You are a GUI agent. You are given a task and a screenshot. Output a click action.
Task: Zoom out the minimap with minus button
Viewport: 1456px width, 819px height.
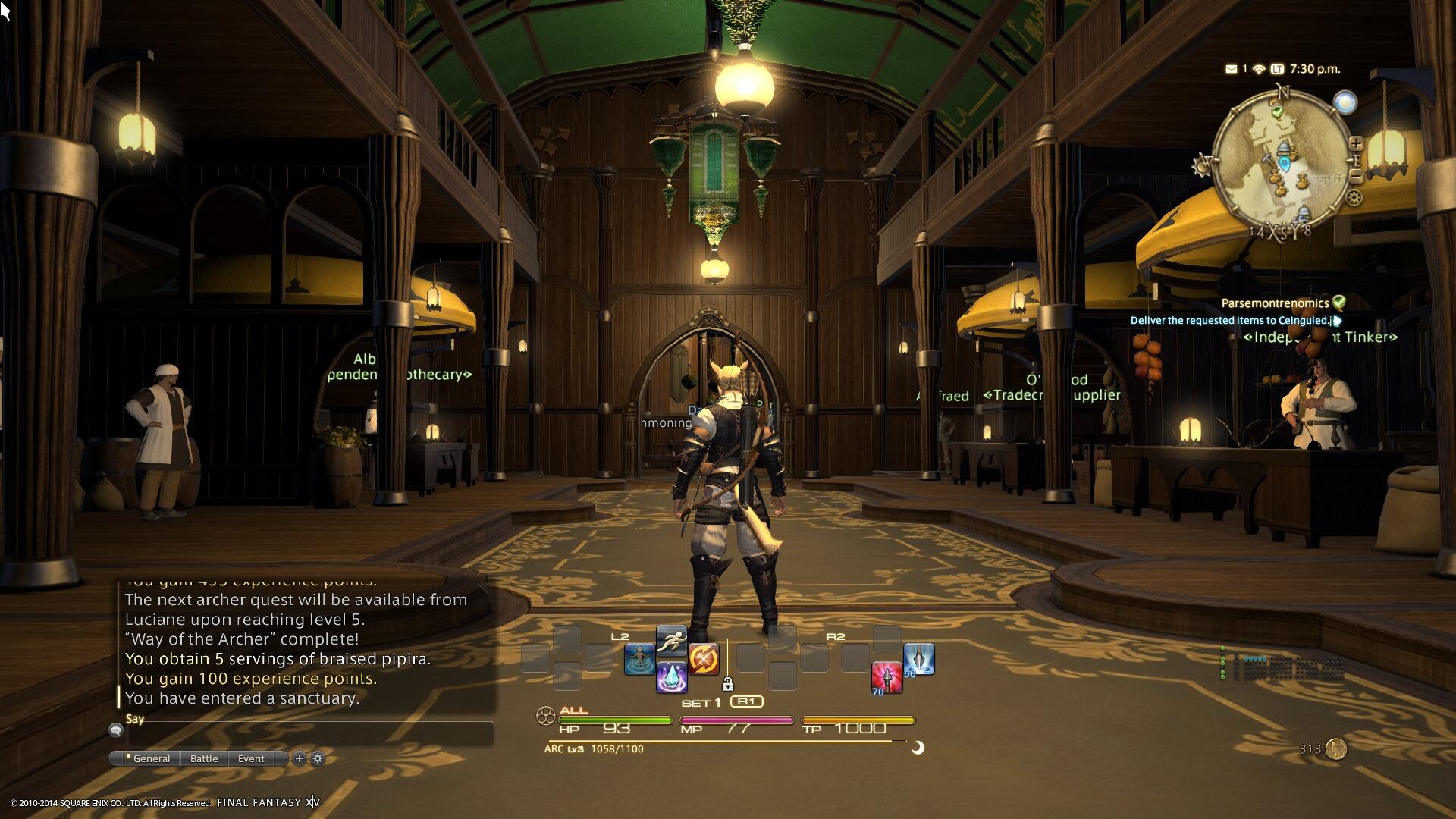[1356, 177]
